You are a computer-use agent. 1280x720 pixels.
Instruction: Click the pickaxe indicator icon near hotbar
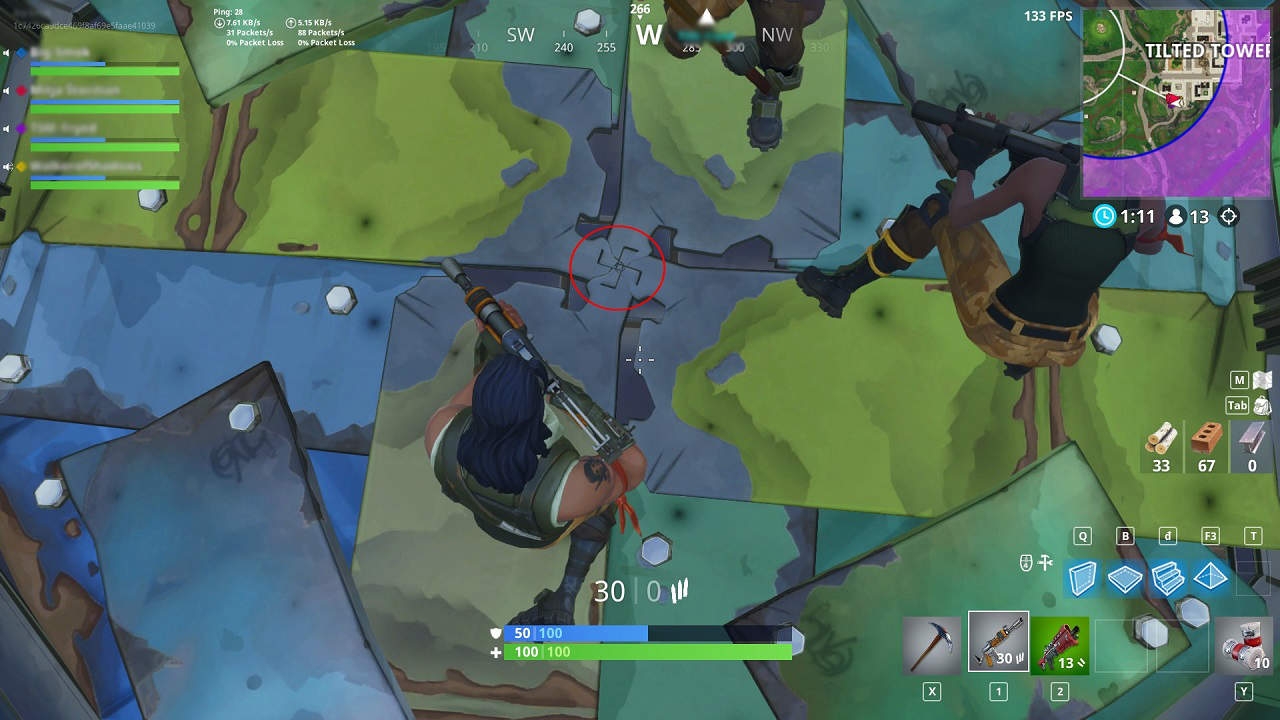coord(1046,563)
